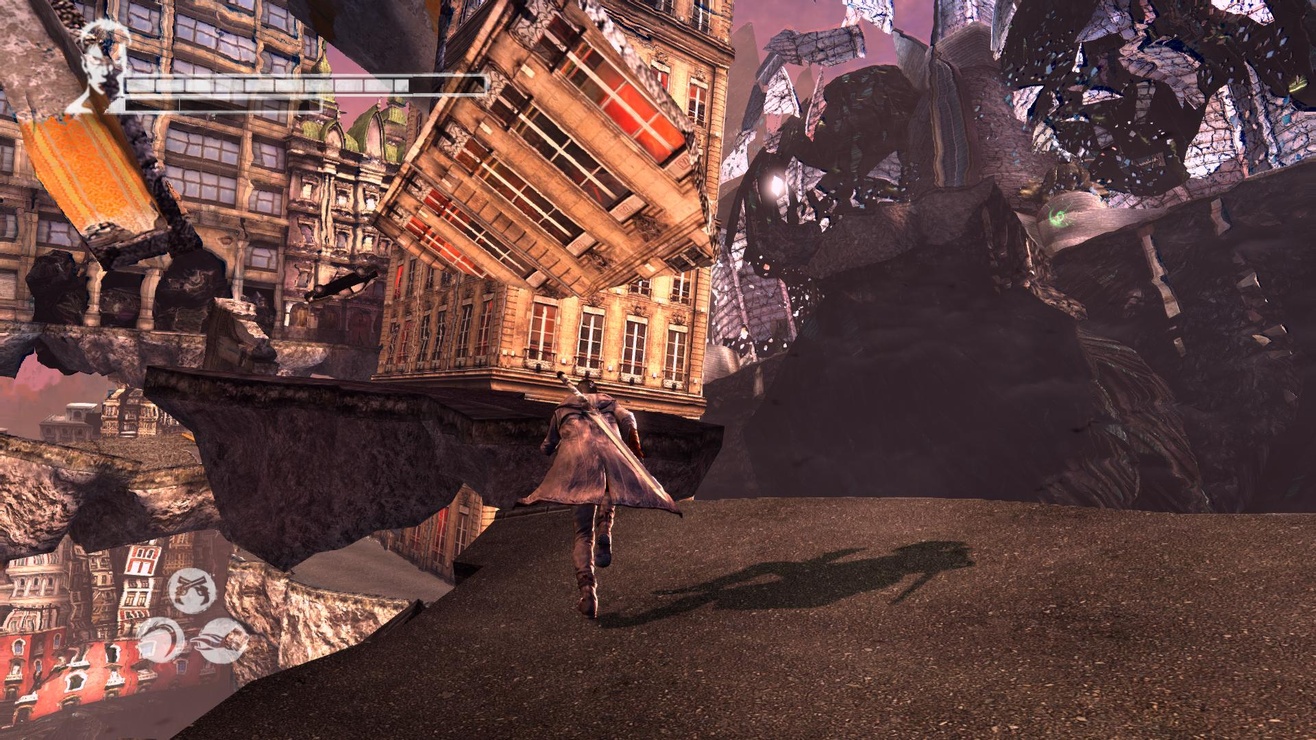Viewport: 1316px width, 740px height.
Task: Select the Ebony & Ivory crossed pistols icon
Action: click(190, 589)
